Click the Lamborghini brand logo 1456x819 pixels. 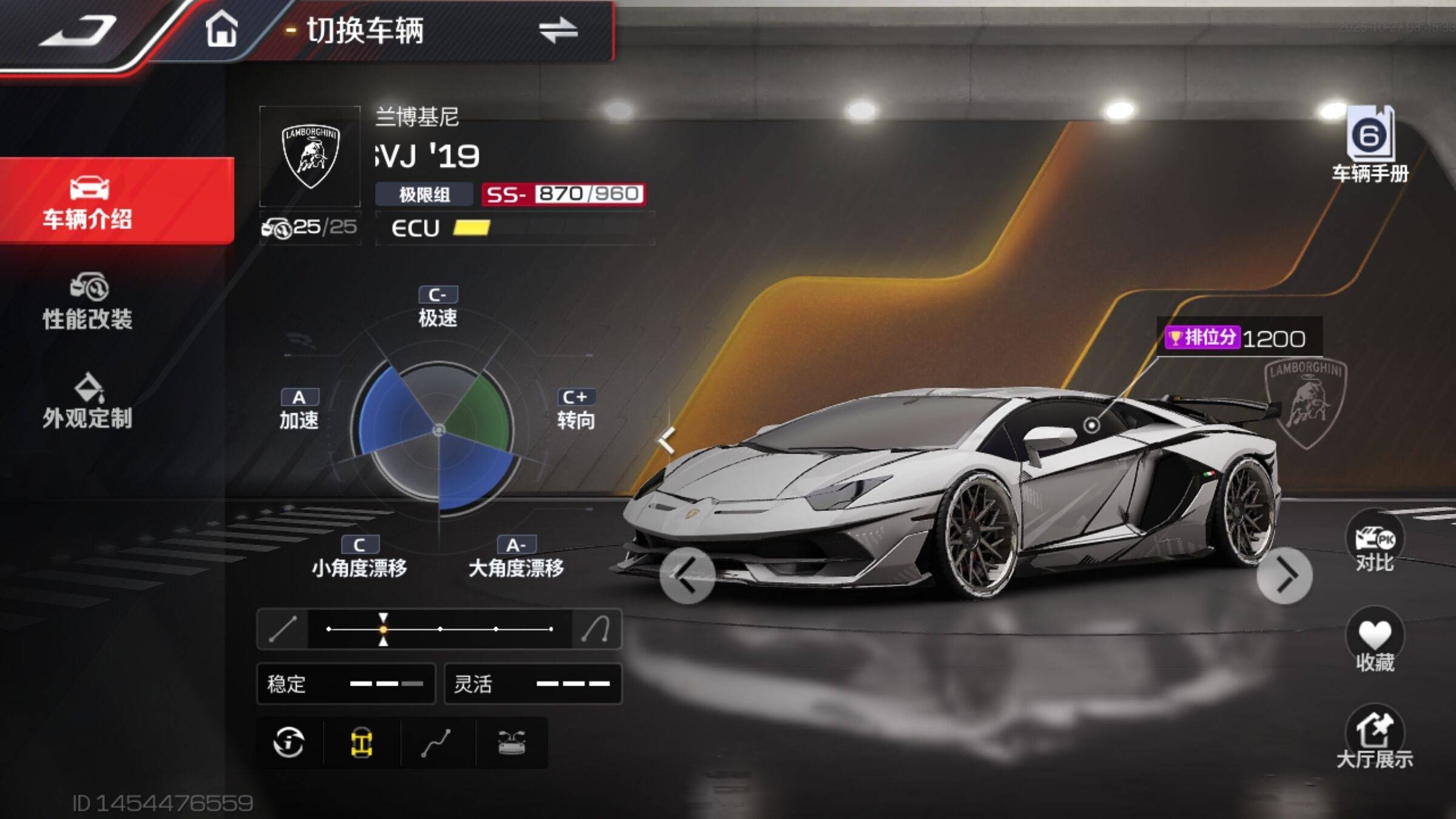coord(310,157)
